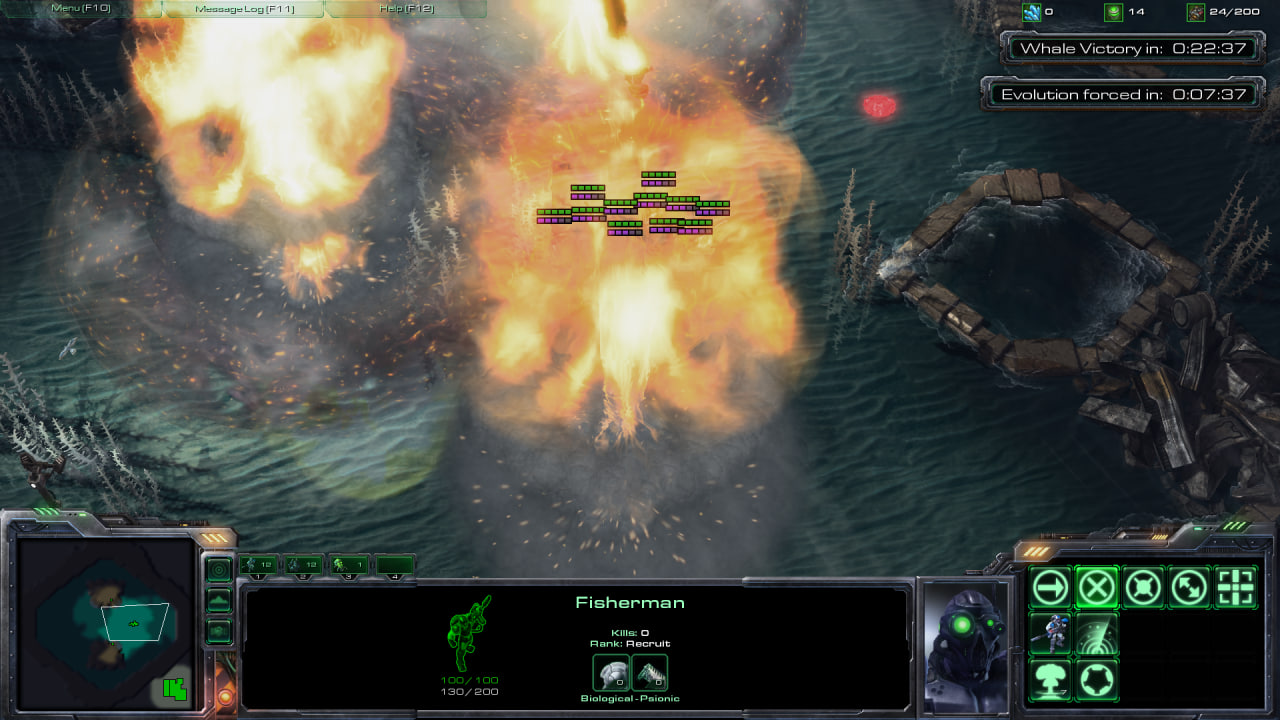Select the Move command arrow icon
The height and width of the screenshot is (720, 1280).
coord(1050,588)
